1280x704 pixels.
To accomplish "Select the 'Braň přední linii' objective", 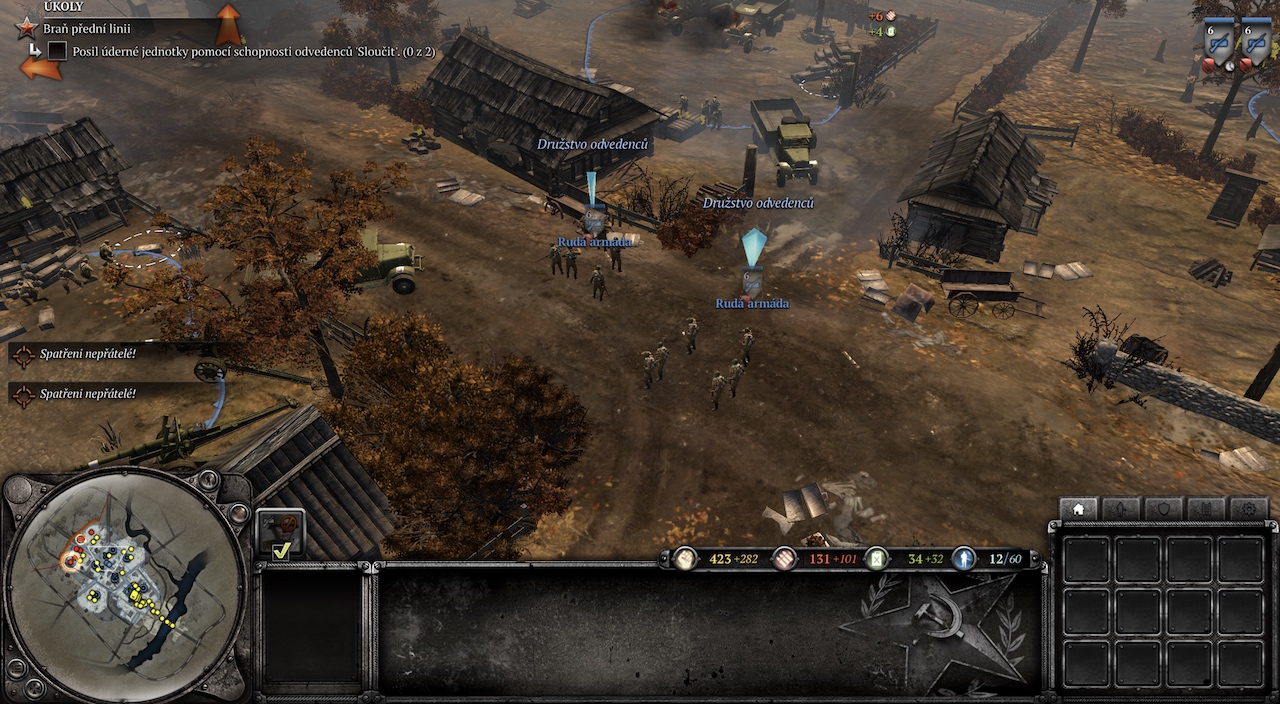I will (x=87, y=29).
